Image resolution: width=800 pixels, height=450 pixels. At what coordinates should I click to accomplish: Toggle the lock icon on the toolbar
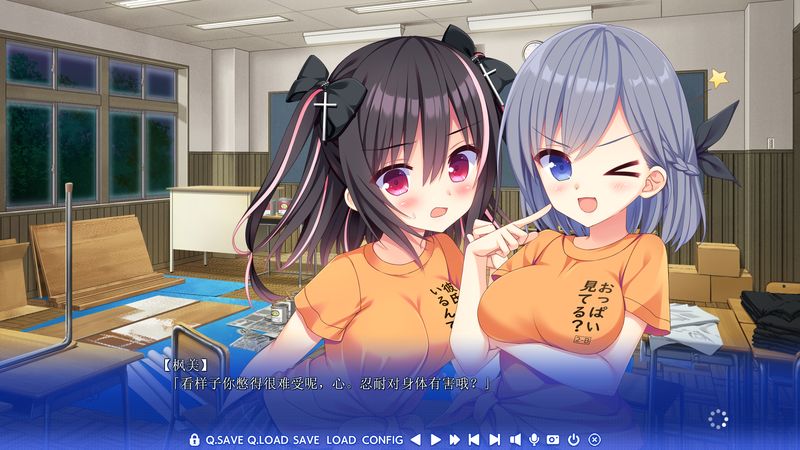(195, 439)
